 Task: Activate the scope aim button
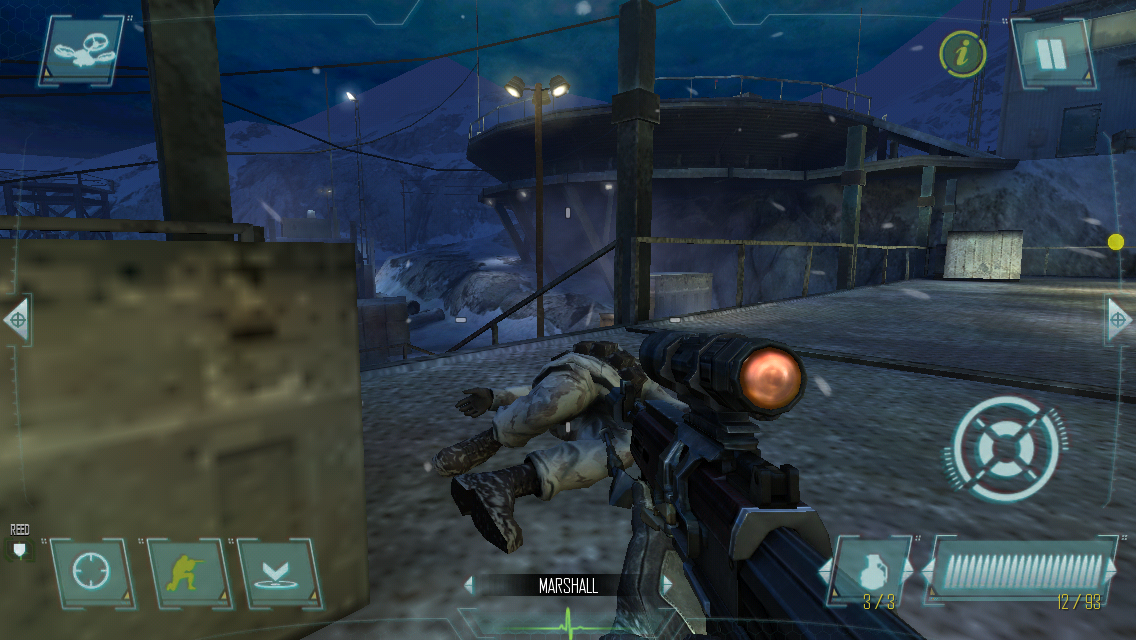click(91, 573)
